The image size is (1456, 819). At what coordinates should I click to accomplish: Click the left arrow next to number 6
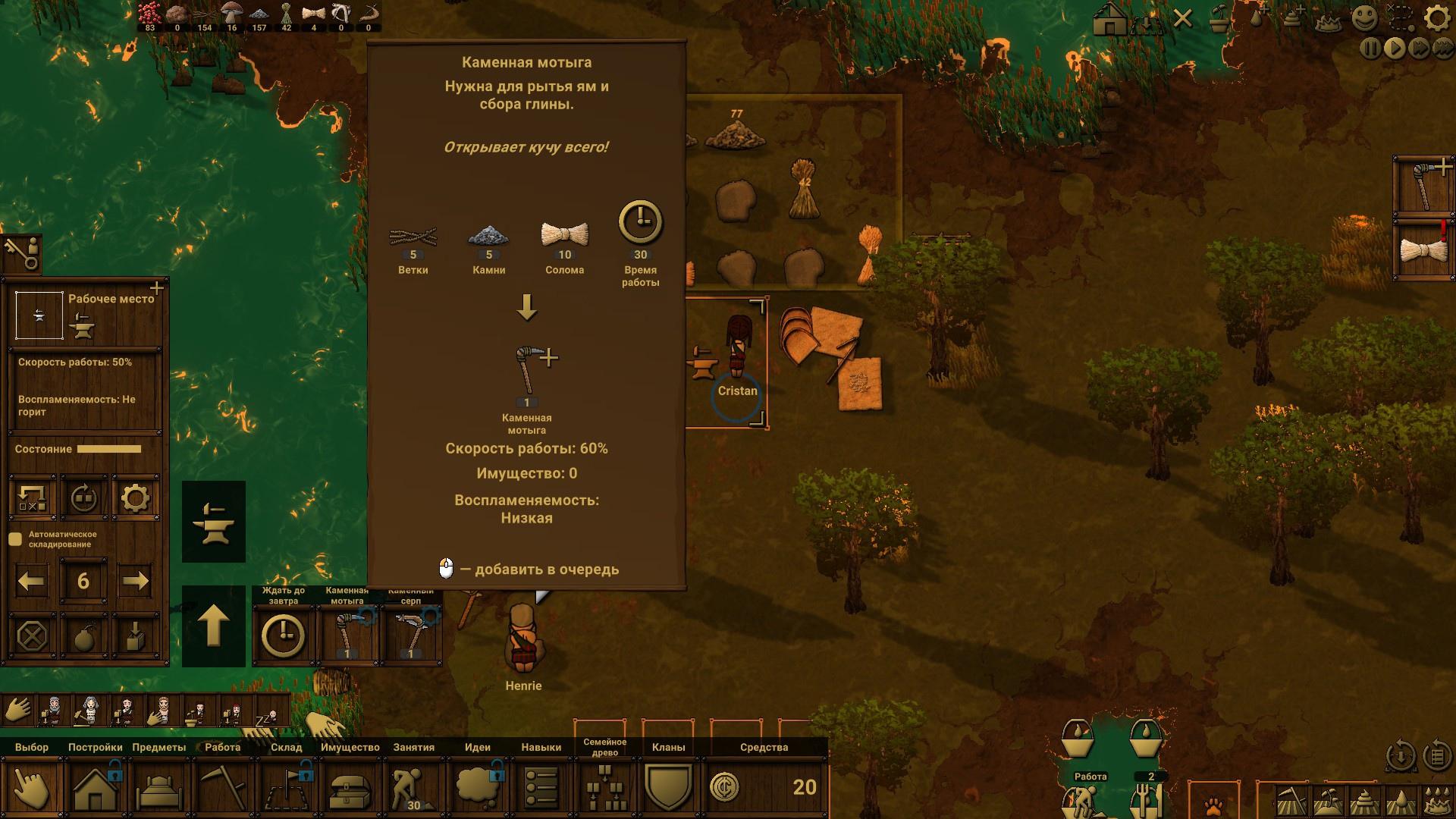point(31,582)
